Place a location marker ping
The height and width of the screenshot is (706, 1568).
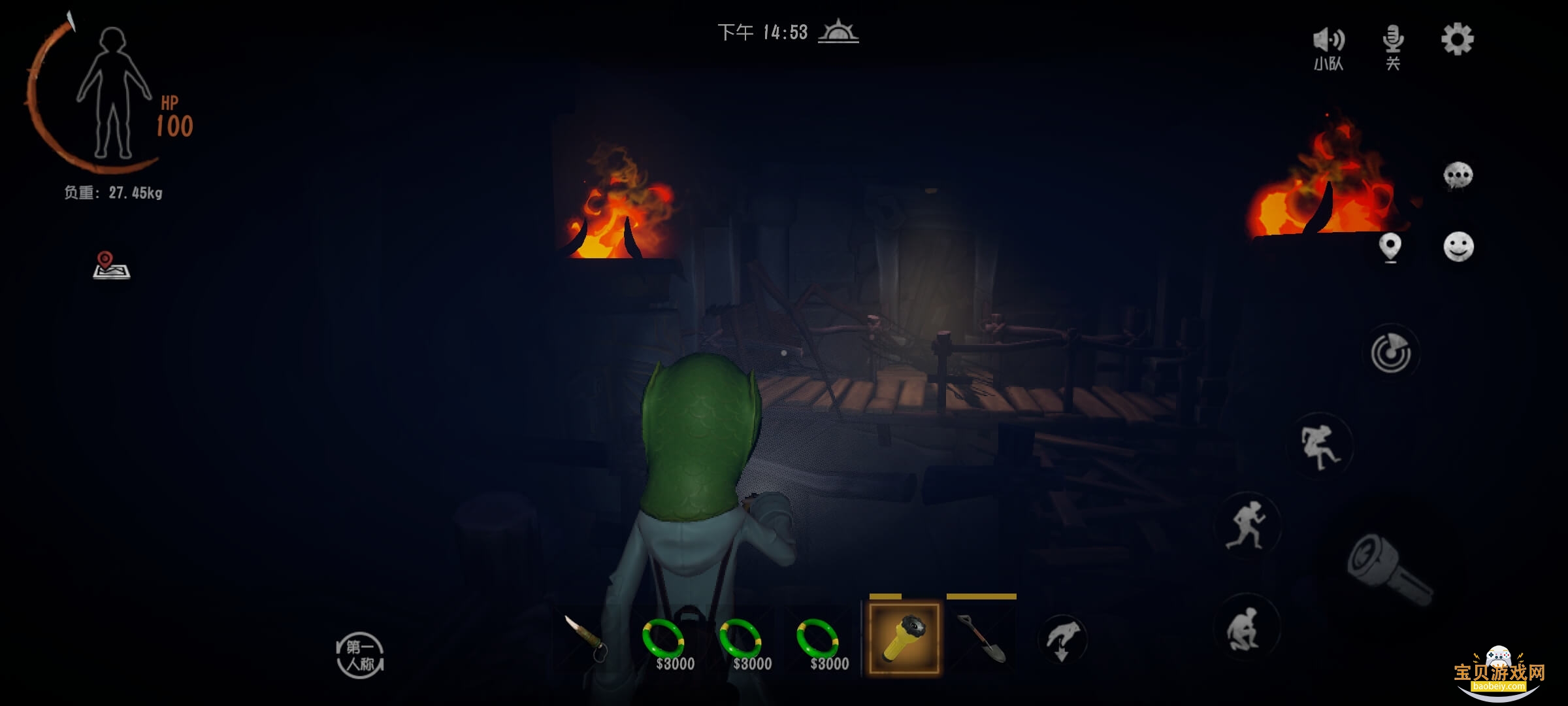click(x=1390, y=248)
